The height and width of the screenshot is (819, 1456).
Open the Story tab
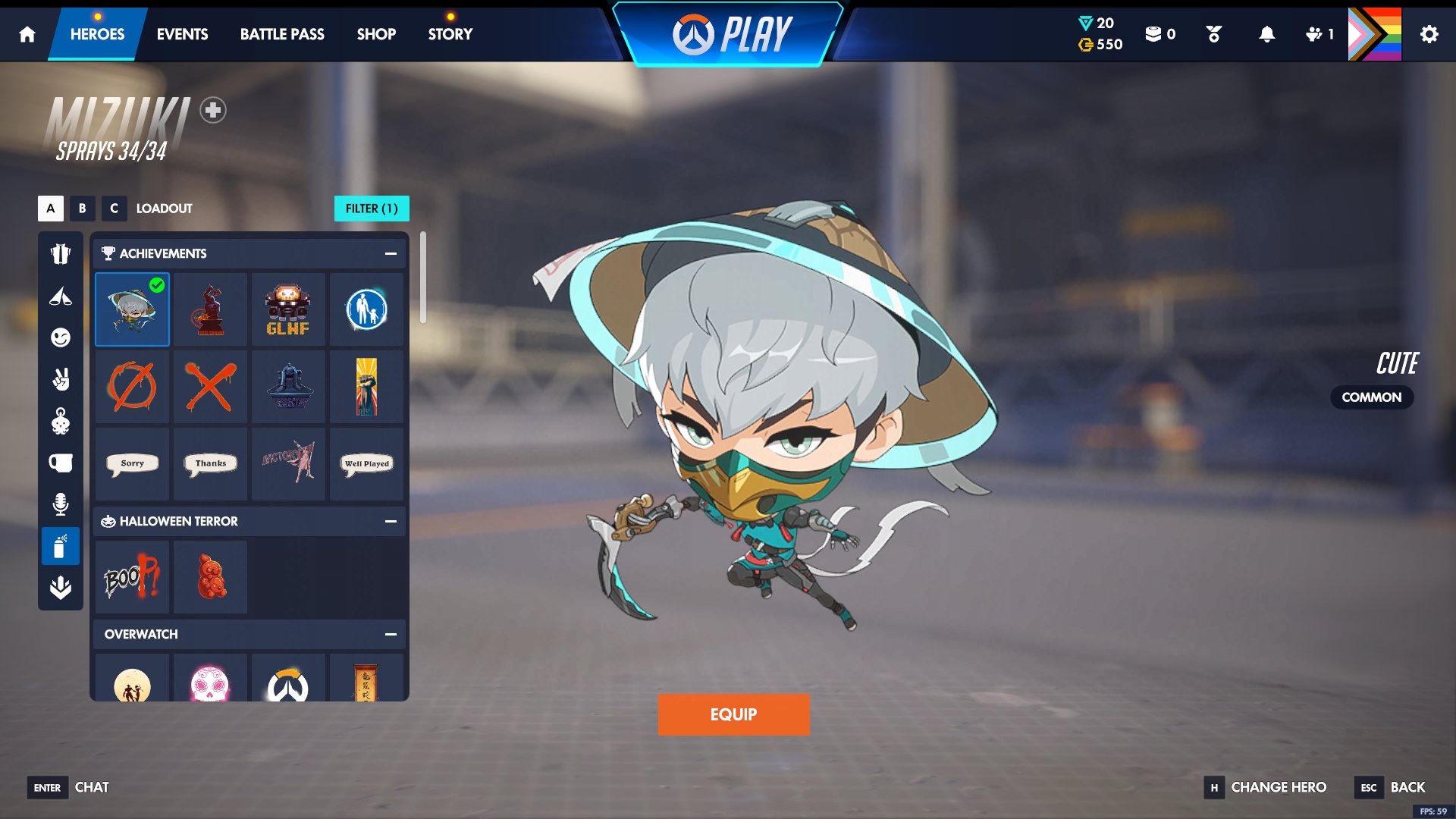pos(450,34)
